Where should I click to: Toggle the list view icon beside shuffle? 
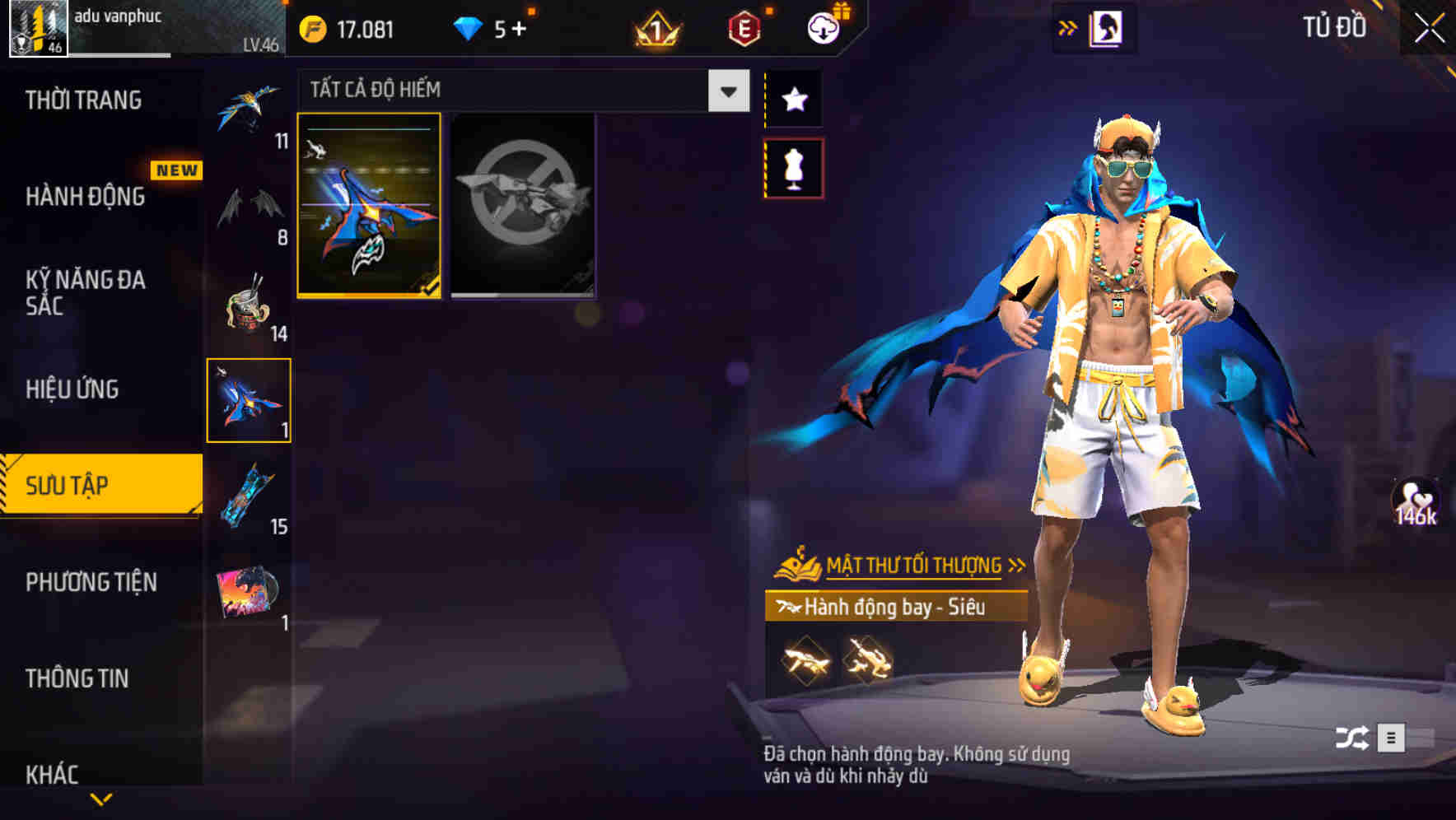click(1393, 739)
